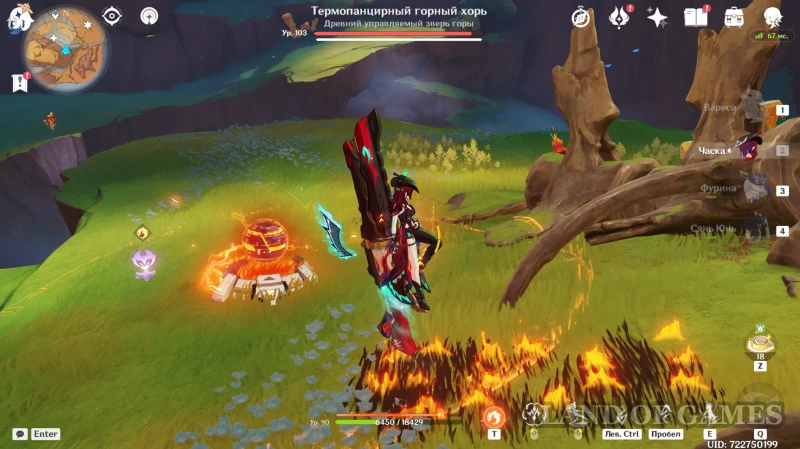Image resolution: width=800 pixels, height=449 pixels.
Task: Use the food gadget with count 18
Action: (x=760, y=344)
